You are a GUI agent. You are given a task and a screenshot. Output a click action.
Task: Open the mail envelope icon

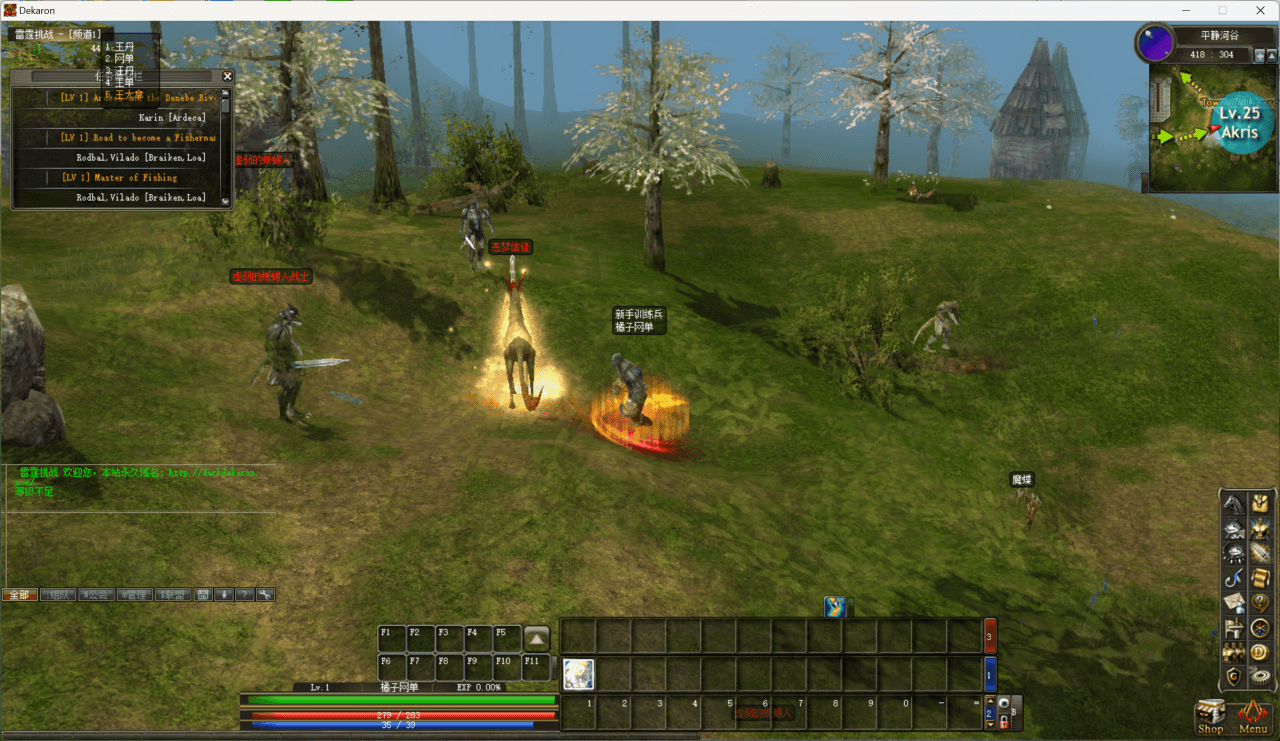[1234, 603]
